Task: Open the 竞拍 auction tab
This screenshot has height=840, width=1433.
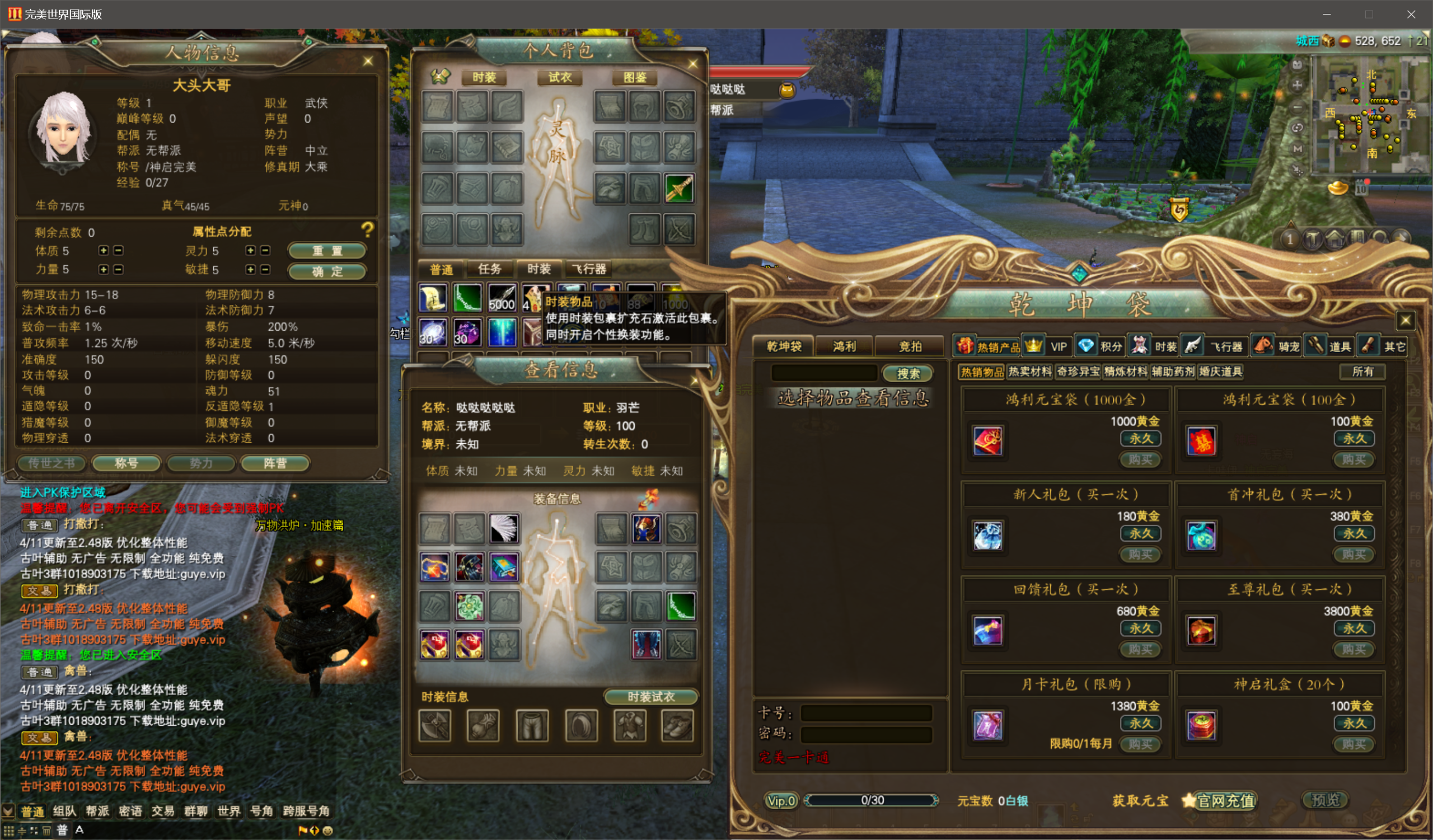Action: [910, 346]
